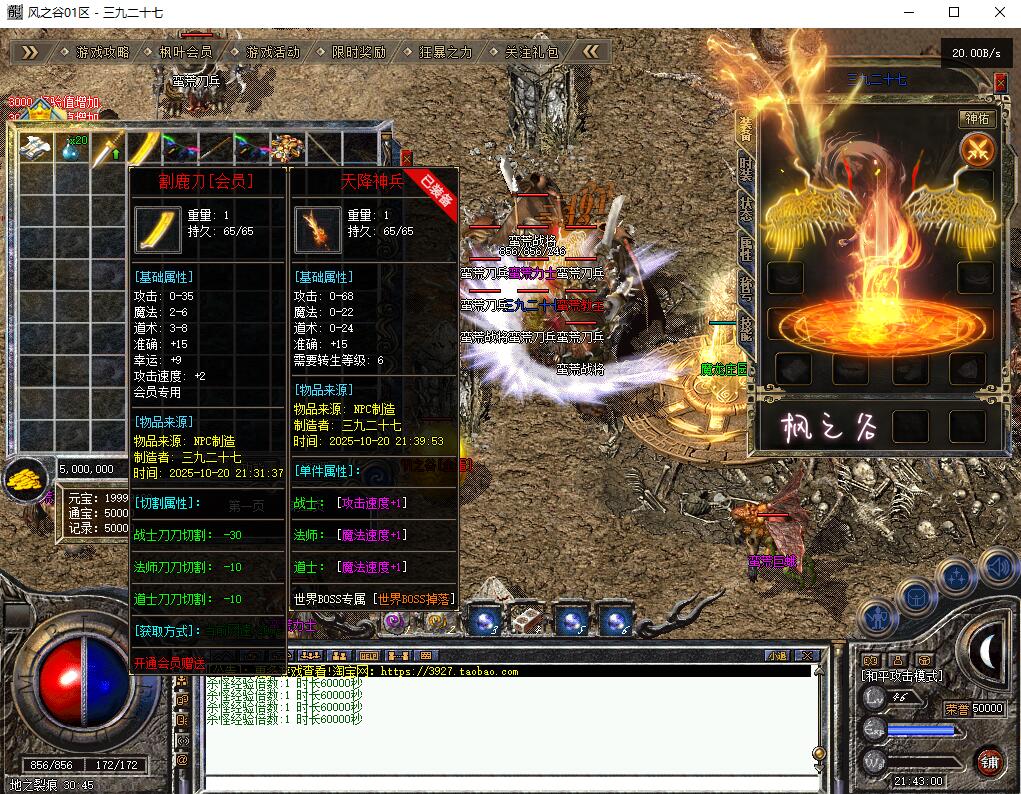Open the 狂暴之力 berserk power menu

[445, 52]
